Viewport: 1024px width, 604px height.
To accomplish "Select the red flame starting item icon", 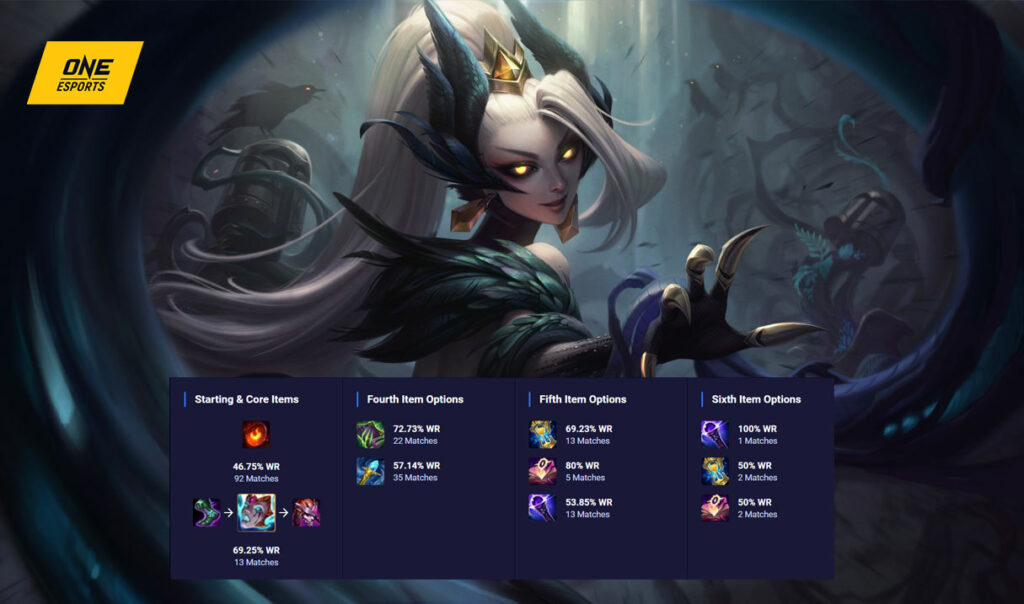I will pyautogui.click(x=256, y=435).
